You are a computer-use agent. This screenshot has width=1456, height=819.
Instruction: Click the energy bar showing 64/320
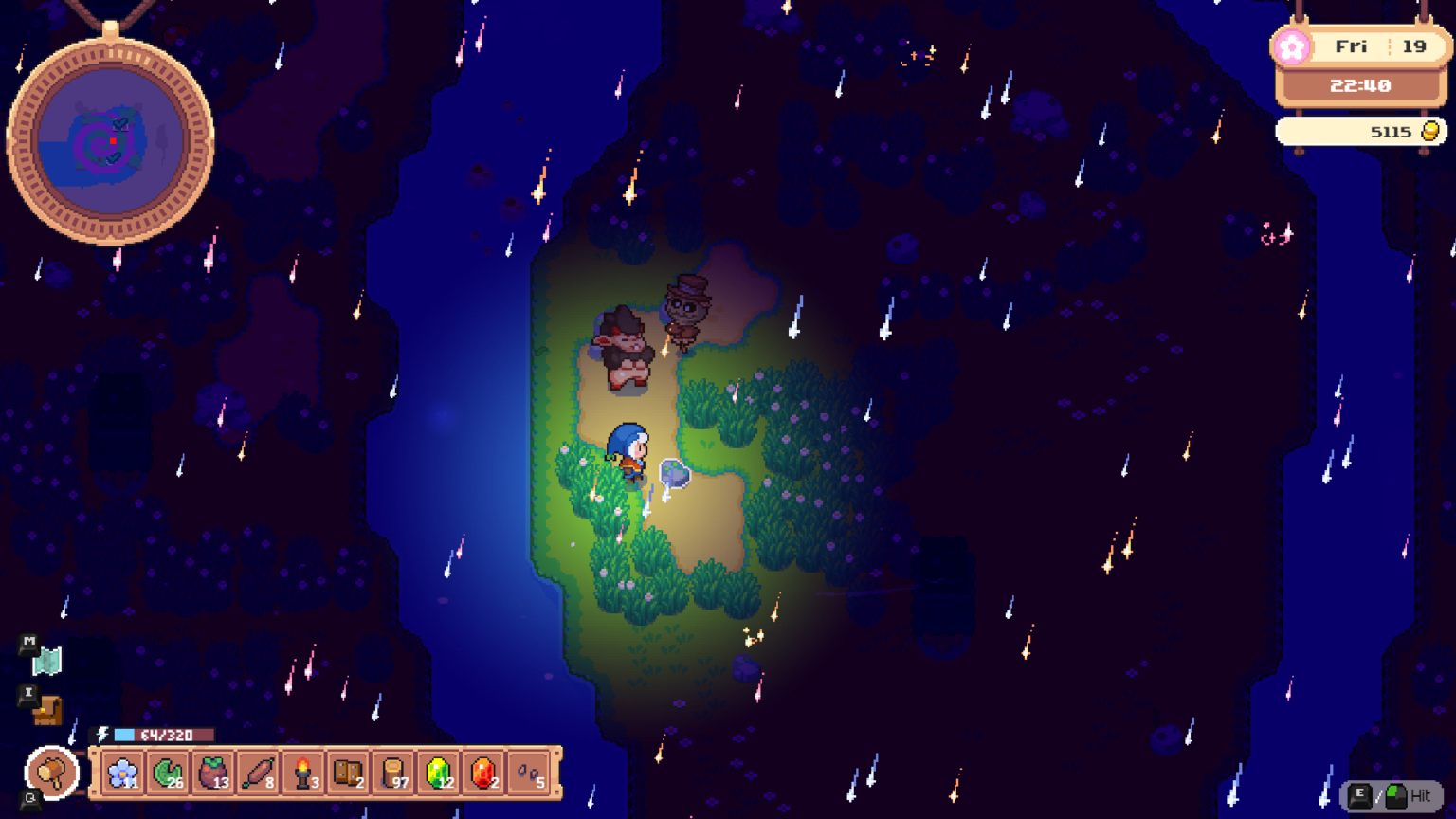[x=163, y=734]
